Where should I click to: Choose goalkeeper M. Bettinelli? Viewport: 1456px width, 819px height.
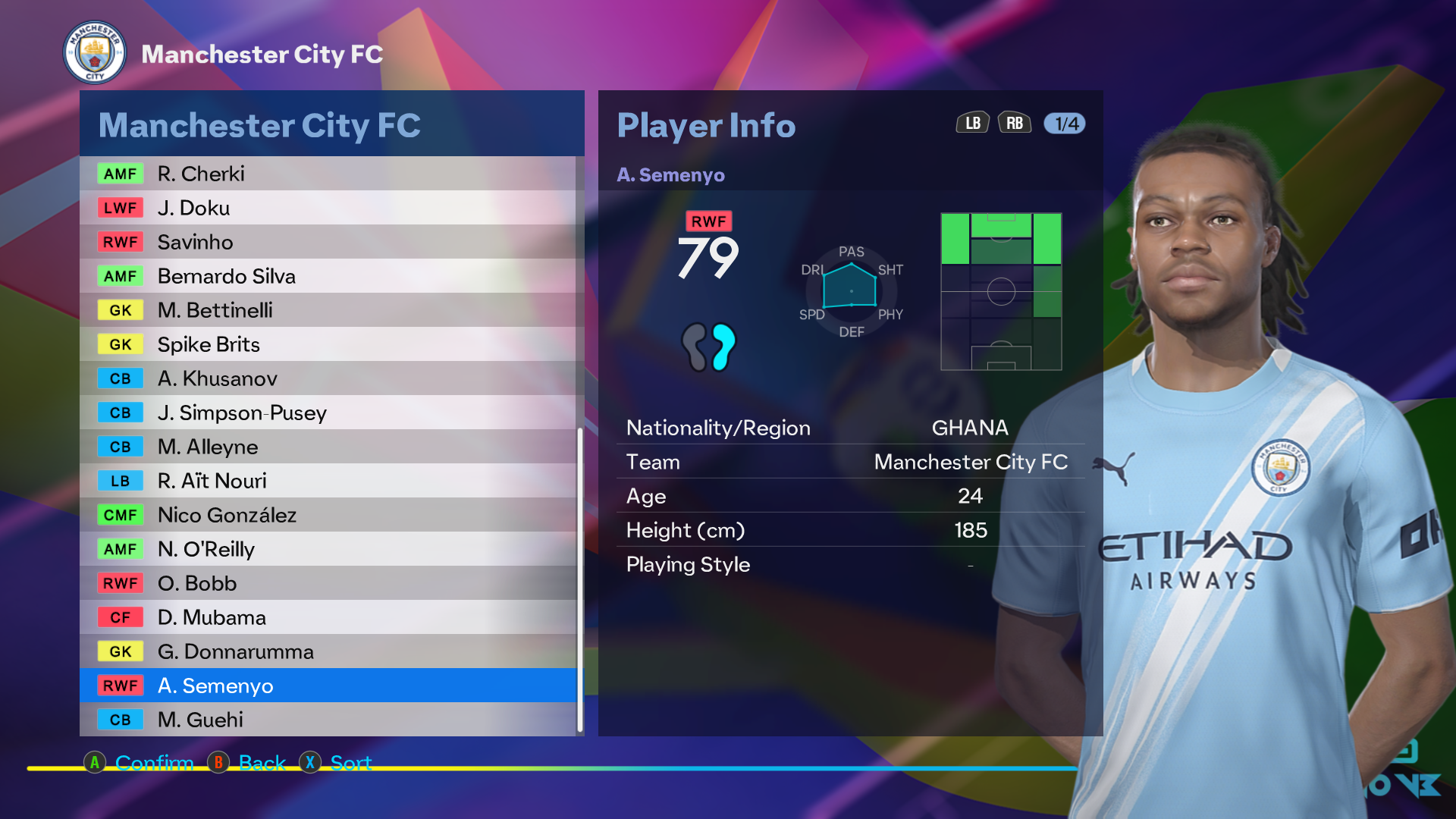[328, 310]
